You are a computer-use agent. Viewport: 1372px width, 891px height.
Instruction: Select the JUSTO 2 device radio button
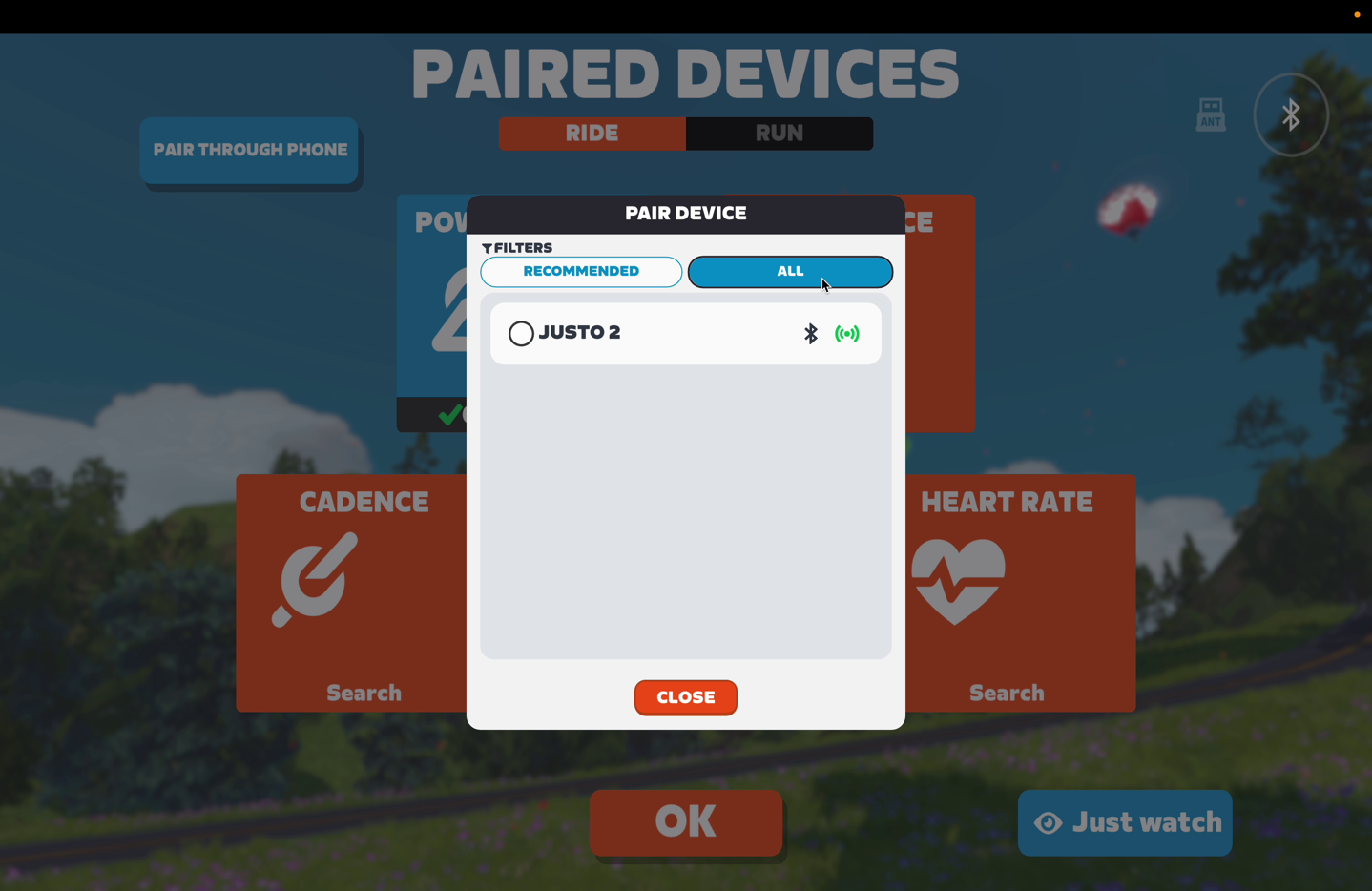(521, 333)
